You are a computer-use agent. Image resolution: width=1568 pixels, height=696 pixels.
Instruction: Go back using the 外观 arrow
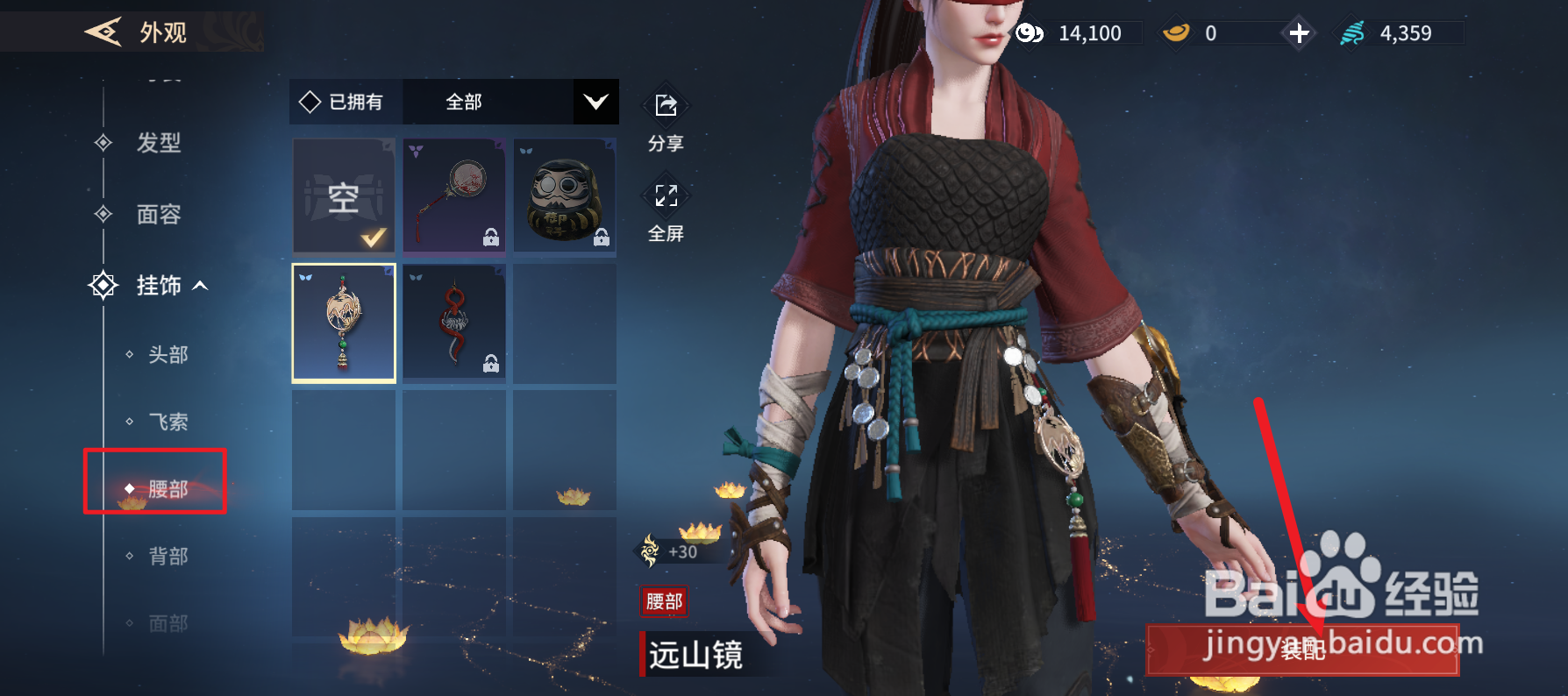[103, 32]
